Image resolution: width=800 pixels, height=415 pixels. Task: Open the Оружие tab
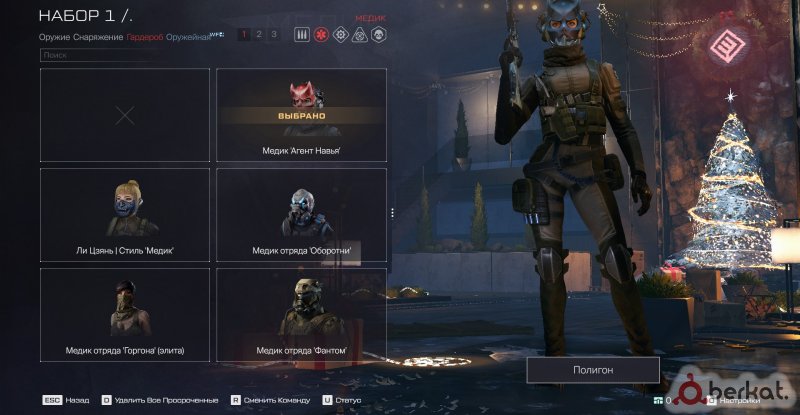(54, 36)
